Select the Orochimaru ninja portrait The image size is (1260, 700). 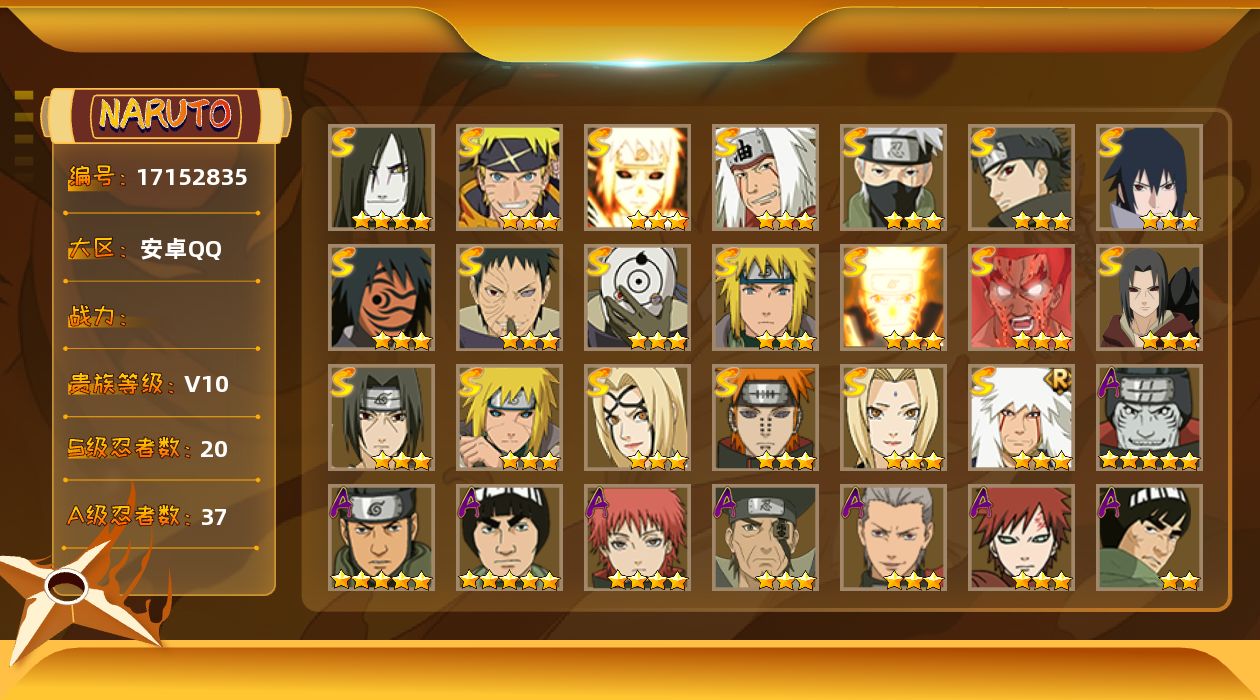coord(381,177)
